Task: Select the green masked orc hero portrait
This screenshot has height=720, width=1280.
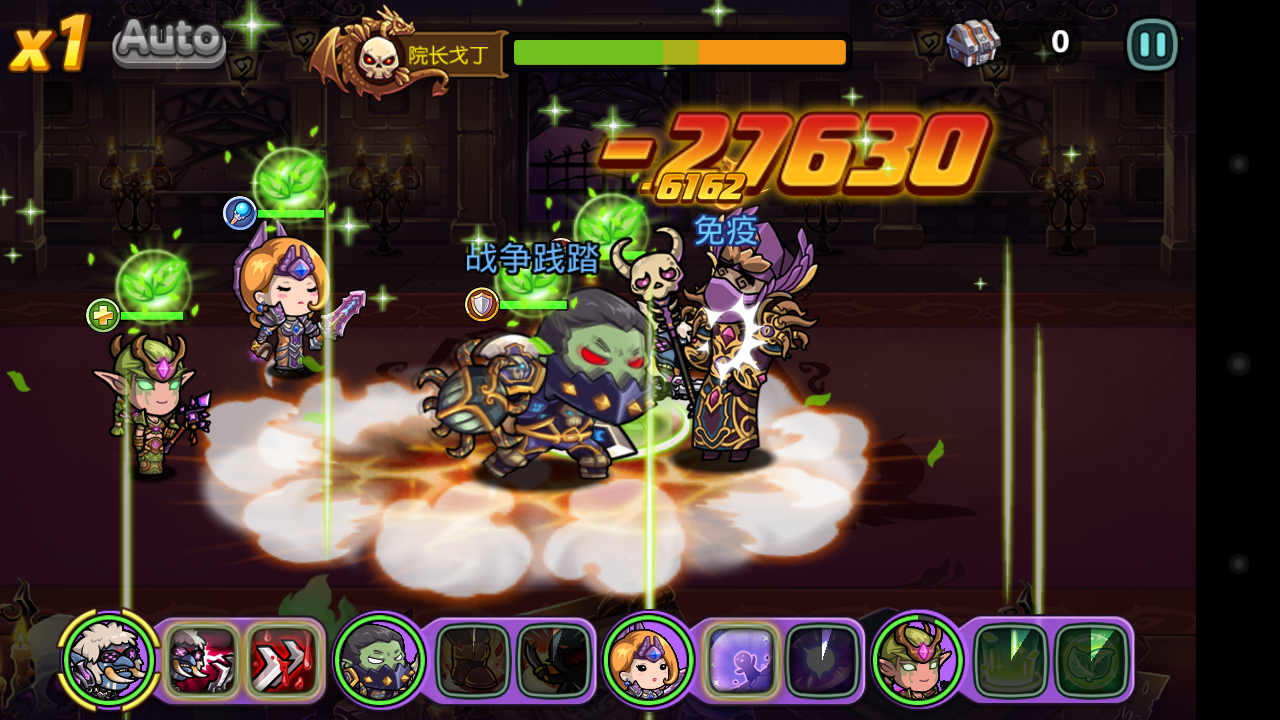Action: 379,660
